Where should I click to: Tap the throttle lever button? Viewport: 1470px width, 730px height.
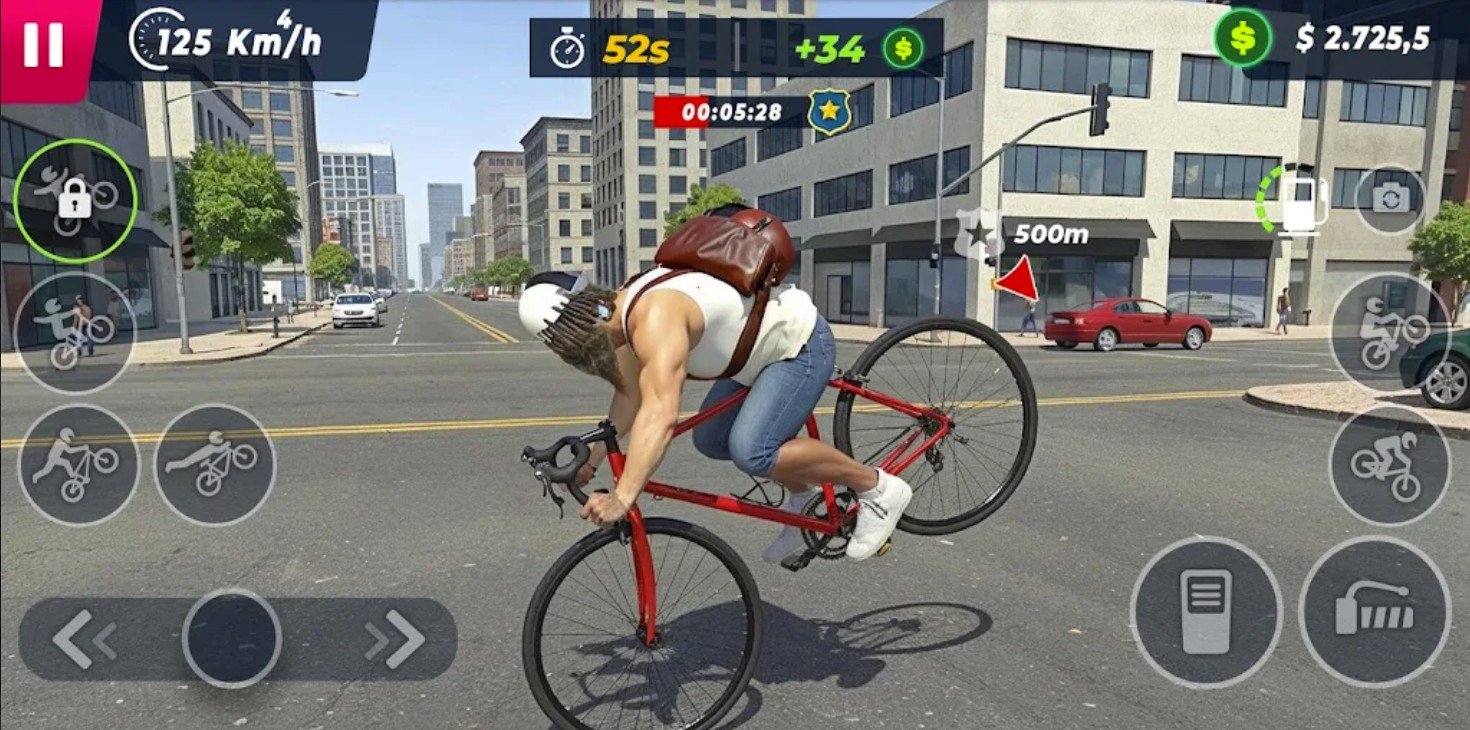coord(1374,611)
